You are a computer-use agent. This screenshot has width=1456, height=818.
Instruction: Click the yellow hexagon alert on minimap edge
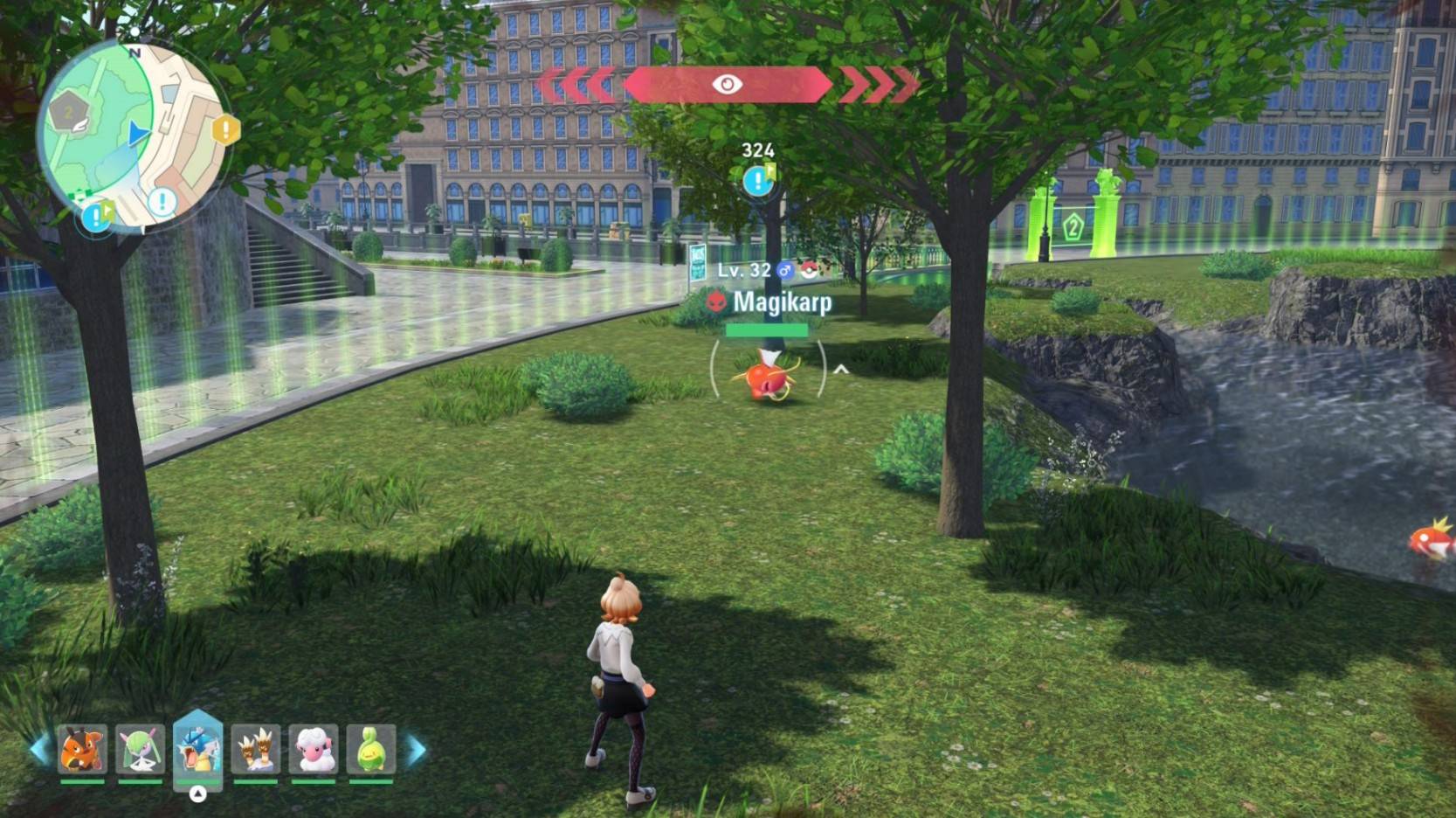click(225, 130)
